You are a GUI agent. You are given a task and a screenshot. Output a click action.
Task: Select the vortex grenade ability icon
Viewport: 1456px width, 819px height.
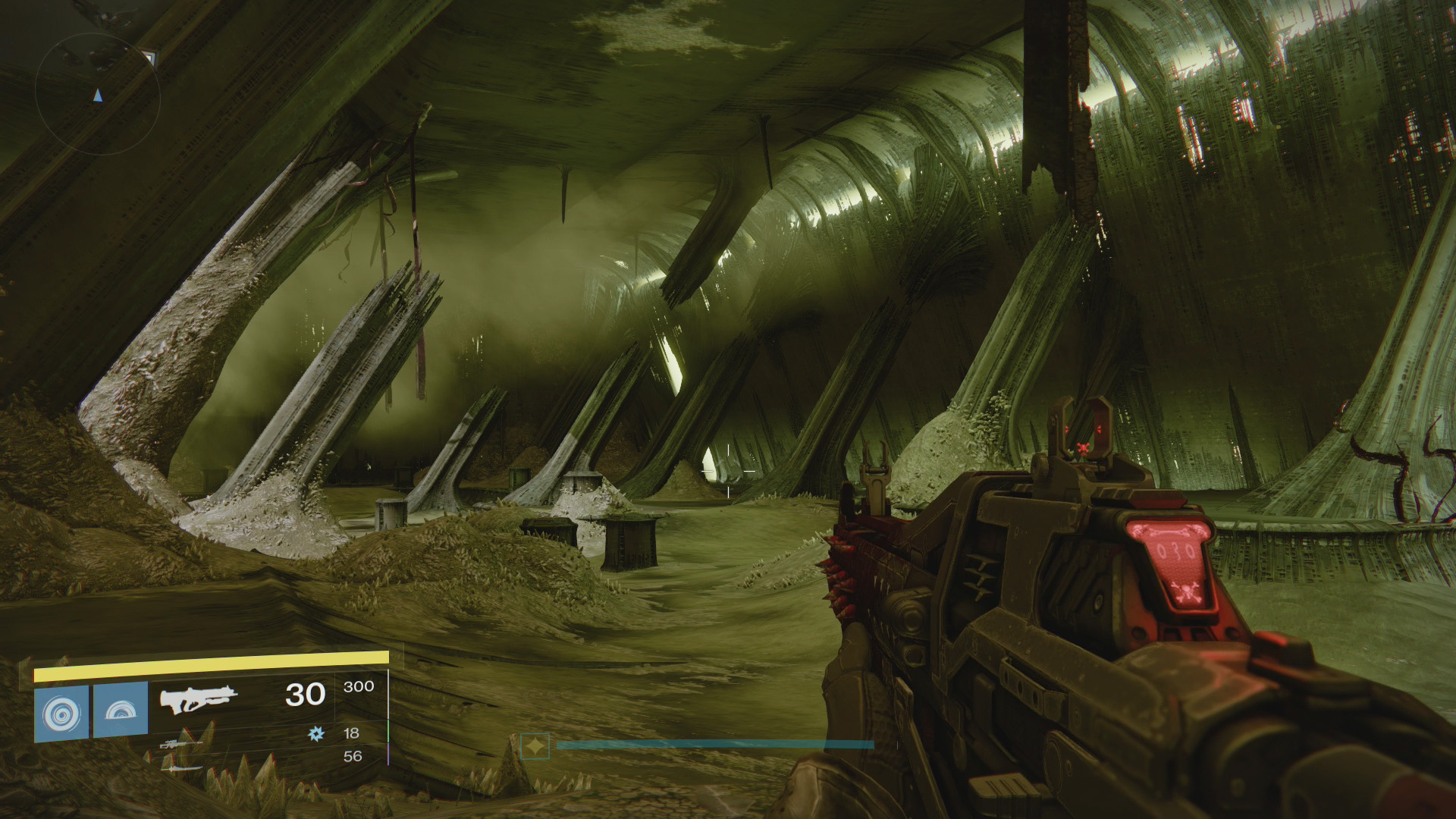[x=61, y=713]
